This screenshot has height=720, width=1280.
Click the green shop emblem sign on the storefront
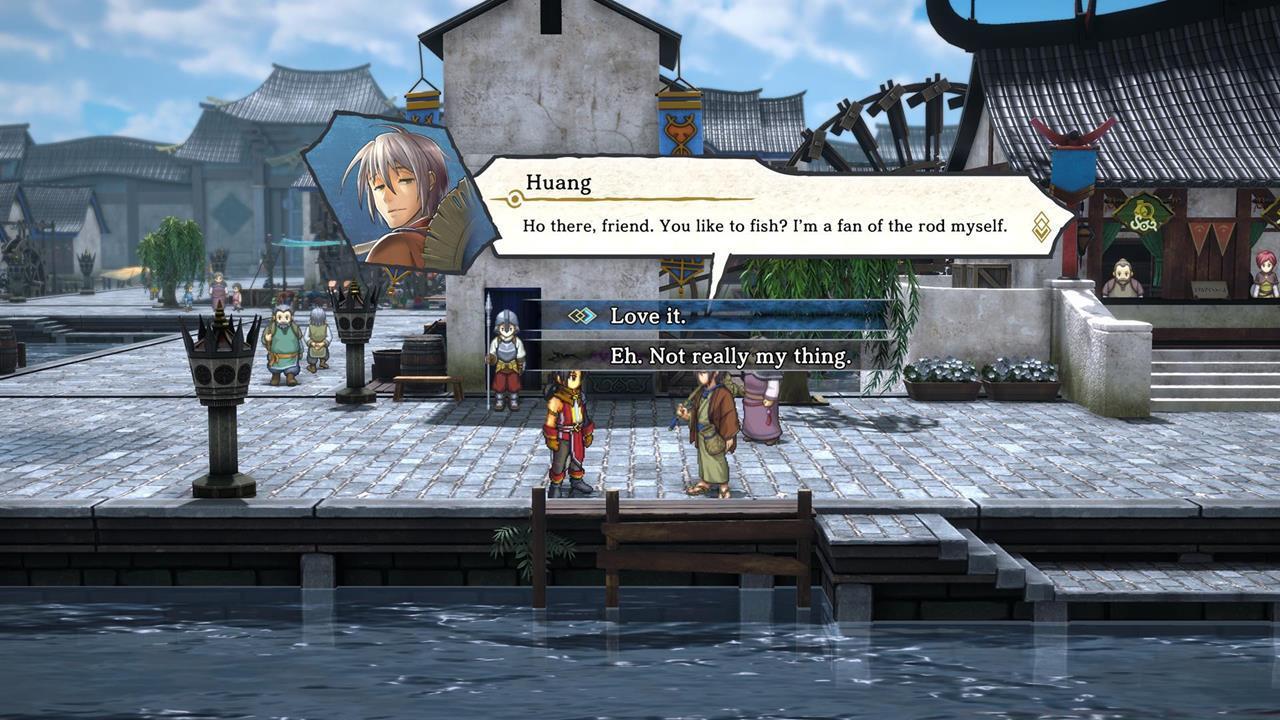tap(1143, 218)
